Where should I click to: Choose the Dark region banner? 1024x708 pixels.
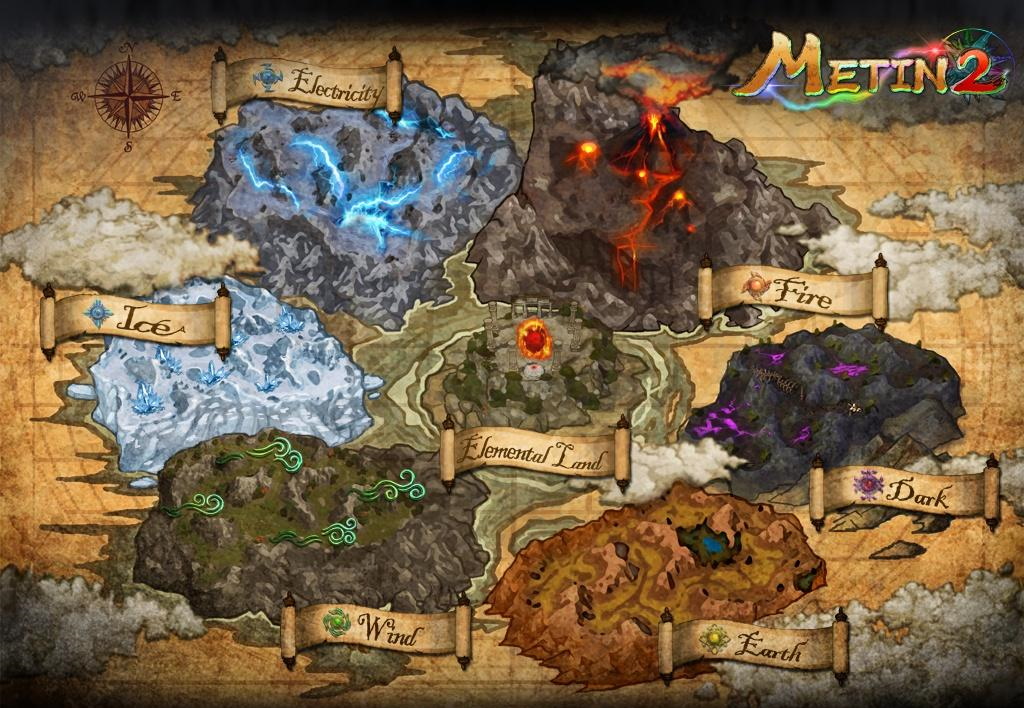point(905,492)
